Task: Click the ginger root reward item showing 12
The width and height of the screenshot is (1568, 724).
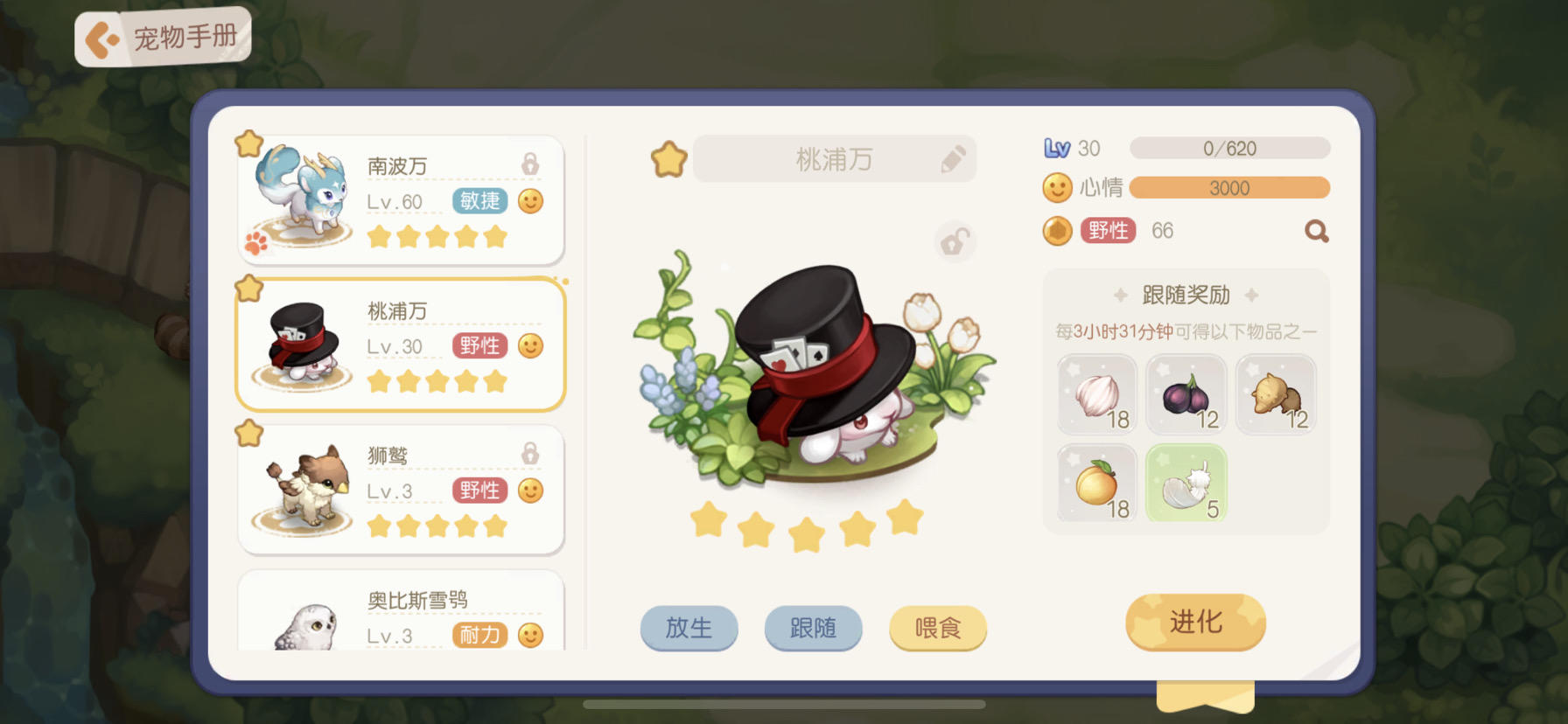Action: pos(1275,394)
